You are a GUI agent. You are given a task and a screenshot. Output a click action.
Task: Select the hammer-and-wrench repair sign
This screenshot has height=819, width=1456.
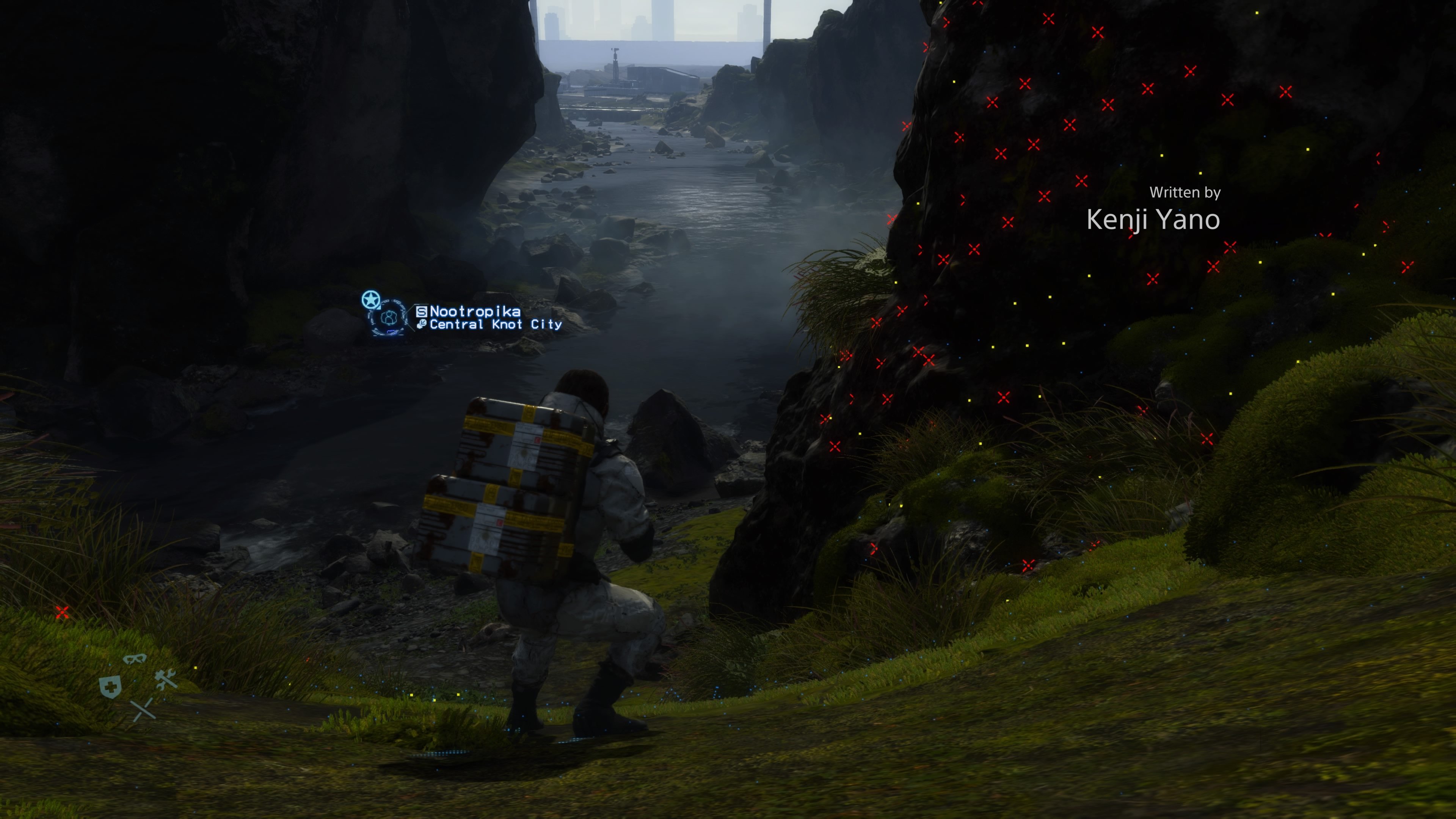click(x=166, y=680)
